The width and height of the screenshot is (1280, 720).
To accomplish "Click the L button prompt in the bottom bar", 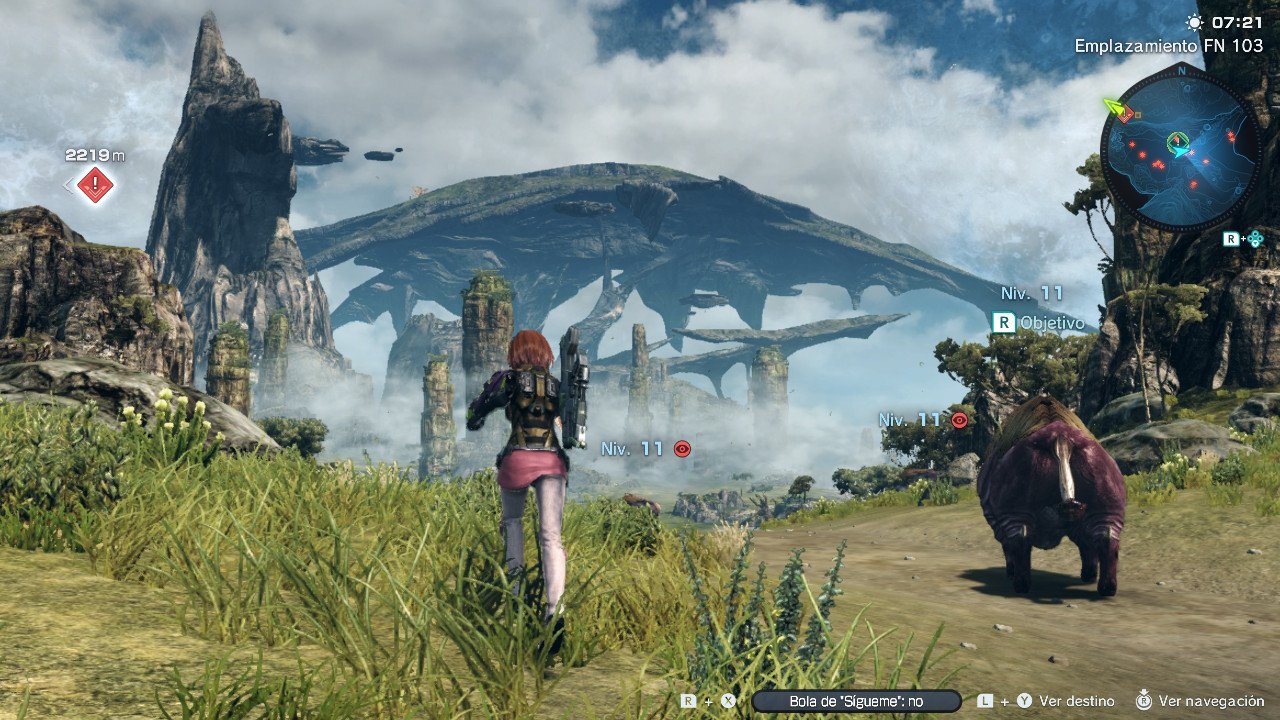I will 984,700.
